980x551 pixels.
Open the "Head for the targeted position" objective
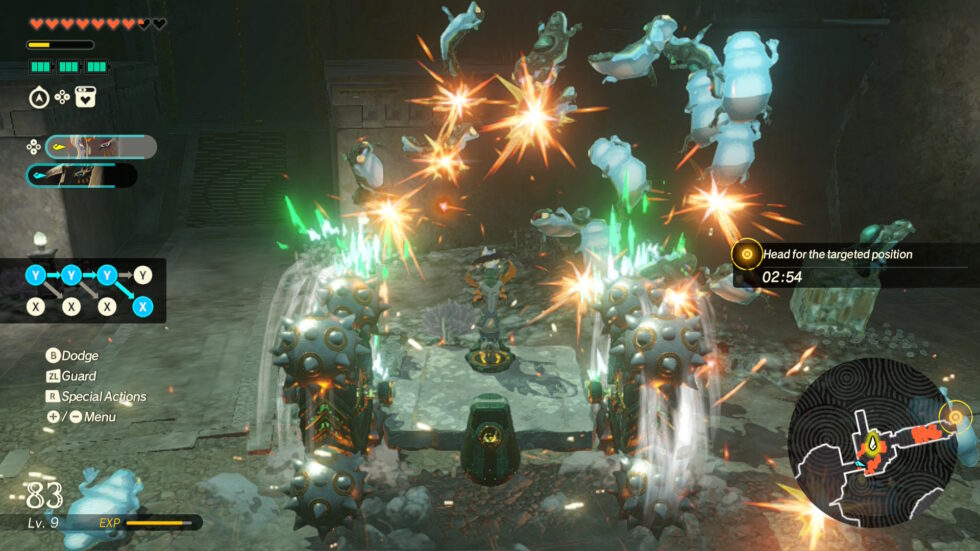[x=836, y=255]
